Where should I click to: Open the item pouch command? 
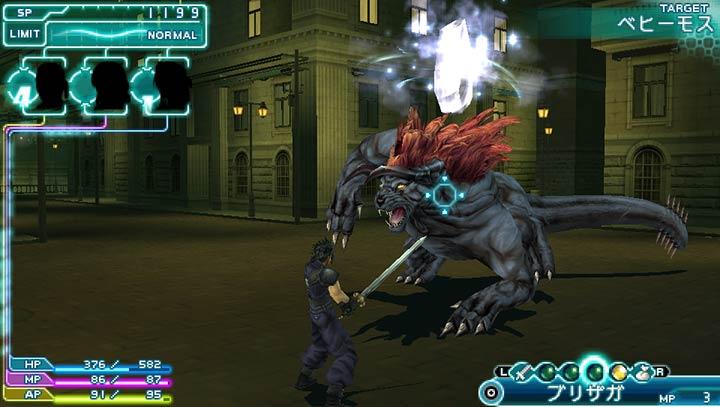coord(642,372)
